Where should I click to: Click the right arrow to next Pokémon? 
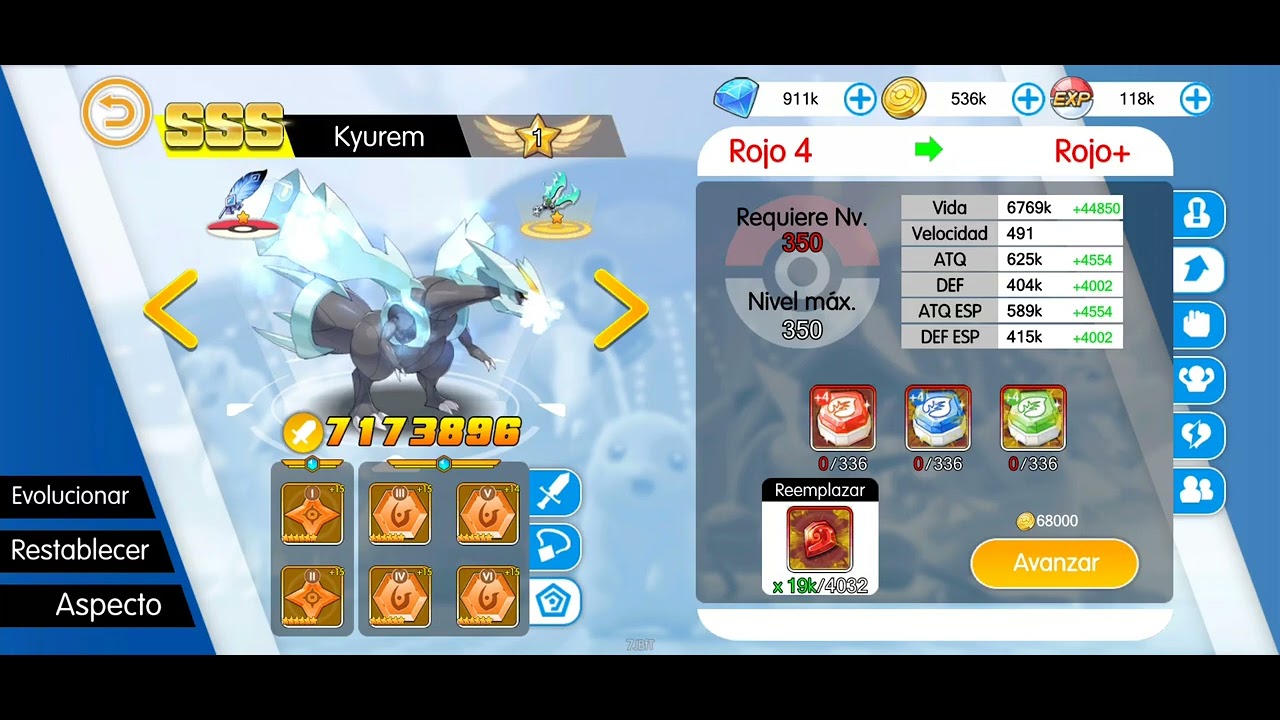click(620, 310)
